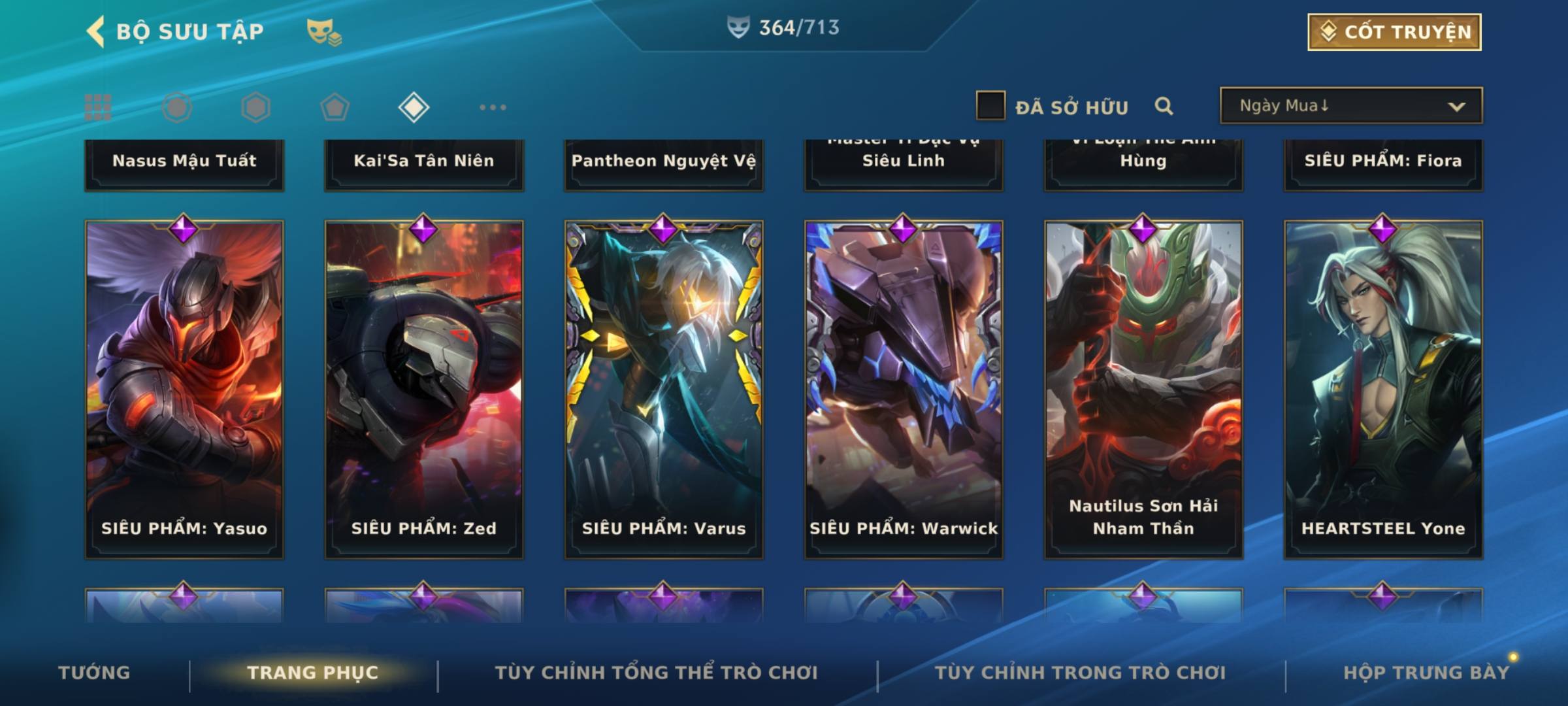Toggle the Đã Sở Hữu checkbox
This screenshot has width=1568, height=706.
point(990,106)
